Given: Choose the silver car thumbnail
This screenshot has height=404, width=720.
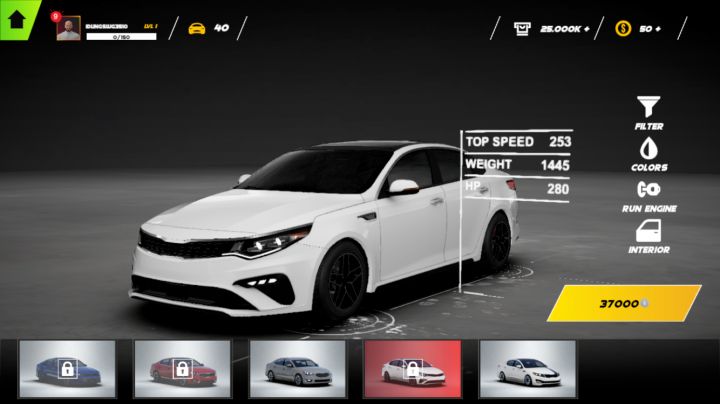Looking at the screenshot, I should coord(297,369).
